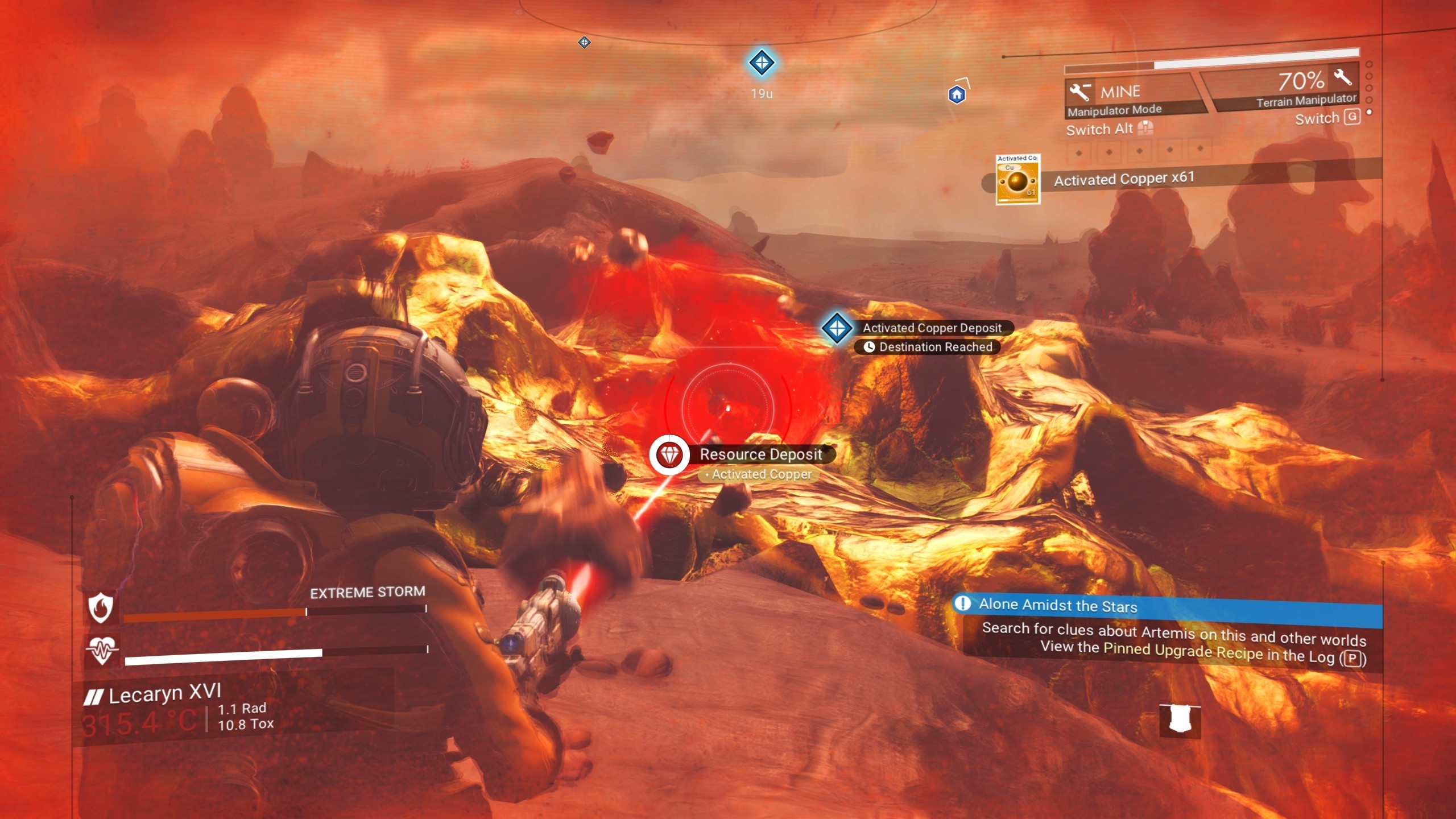Select the white shield badge icon

tap(1180, 720)
